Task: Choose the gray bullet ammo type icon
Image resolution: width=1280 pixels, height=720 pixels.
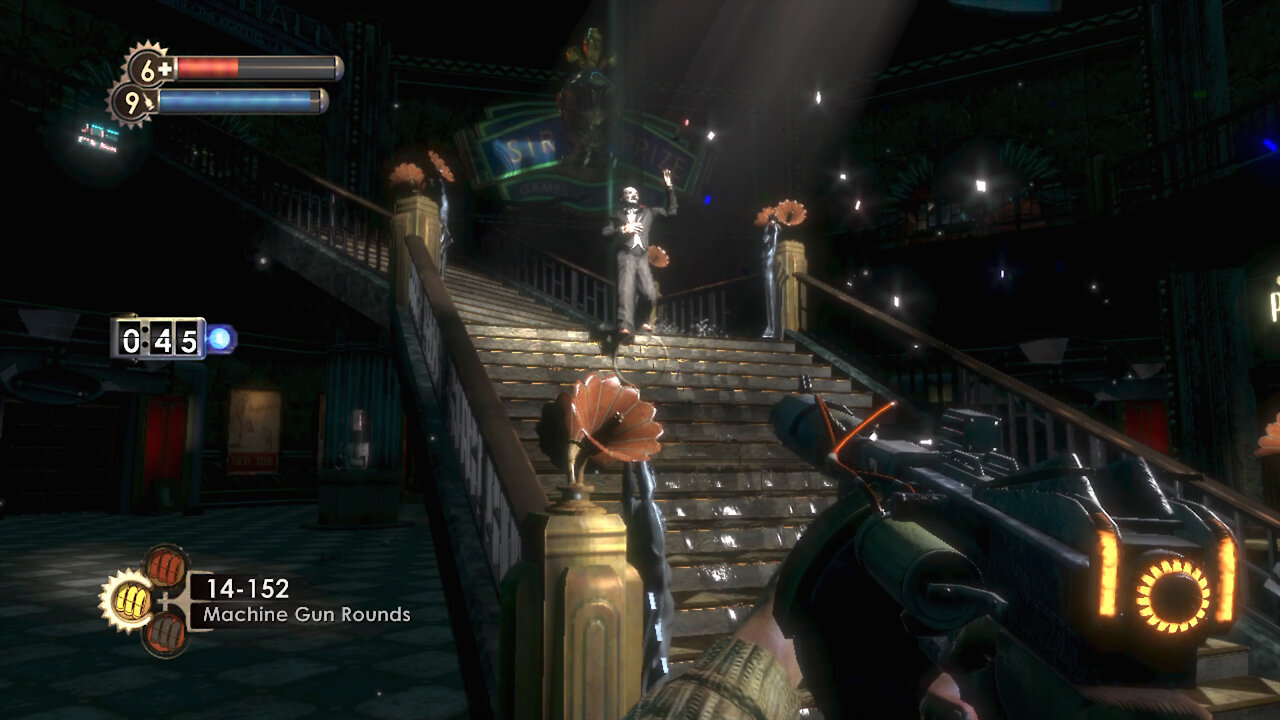Action: 165,633
